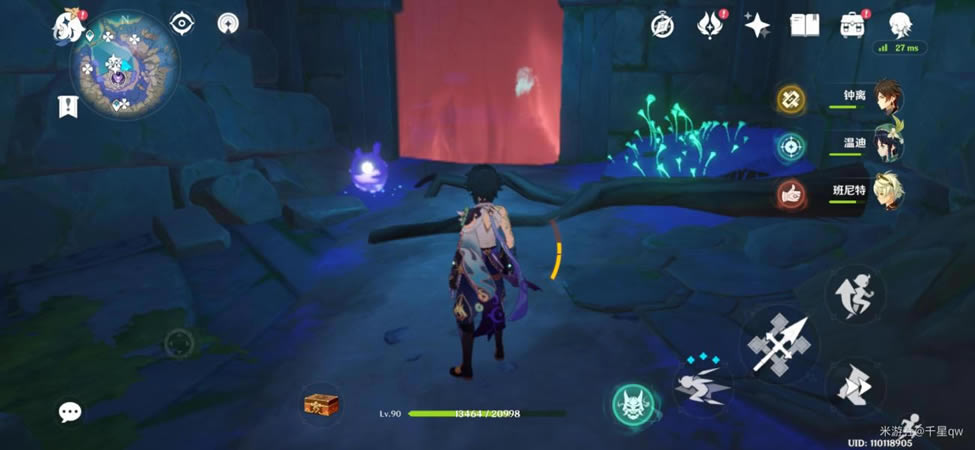
Task: Tap the sprint dash button
Action: [x=854, y=387]
